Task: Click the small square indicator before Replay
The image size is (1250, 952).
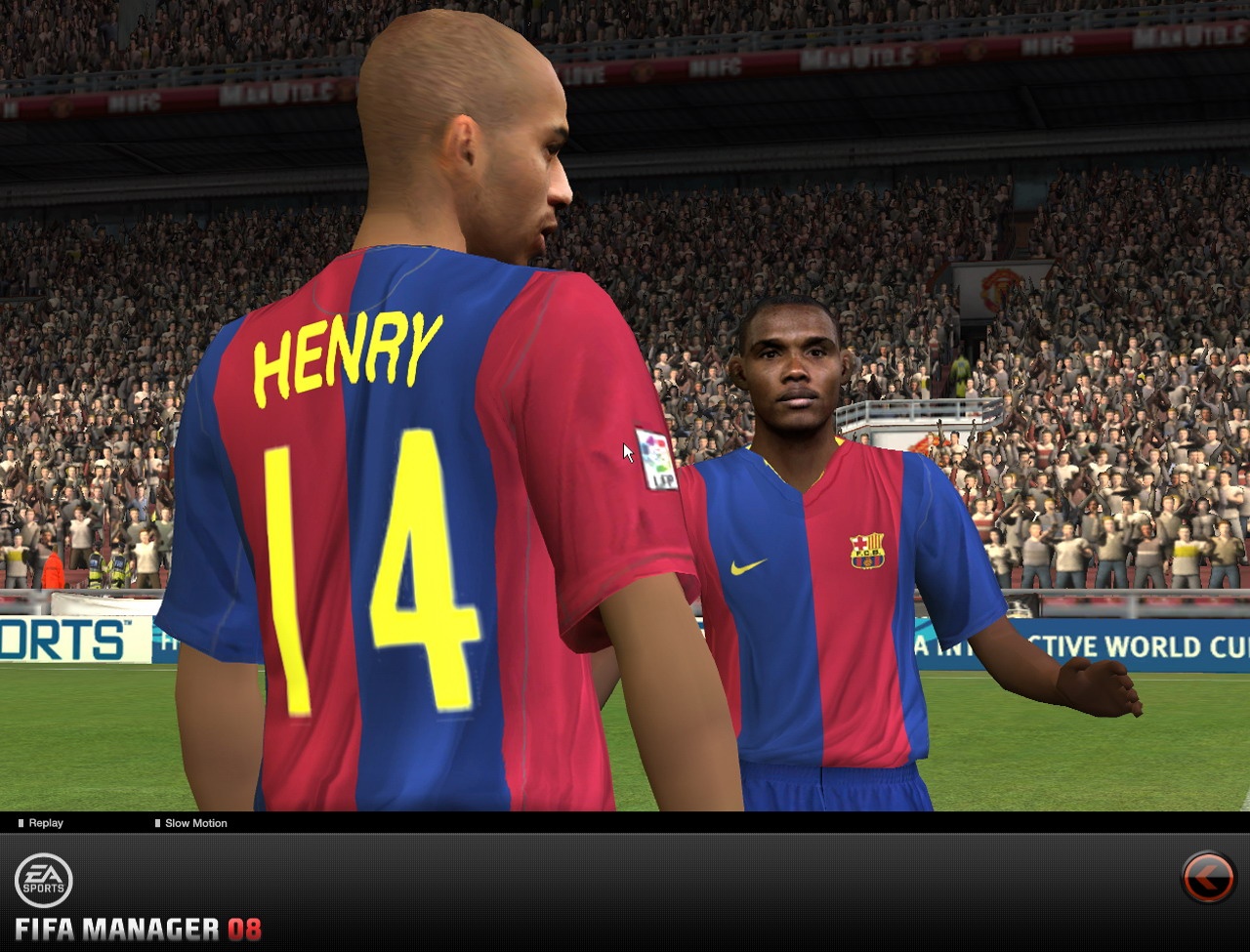Action: [x=21, y=823]
